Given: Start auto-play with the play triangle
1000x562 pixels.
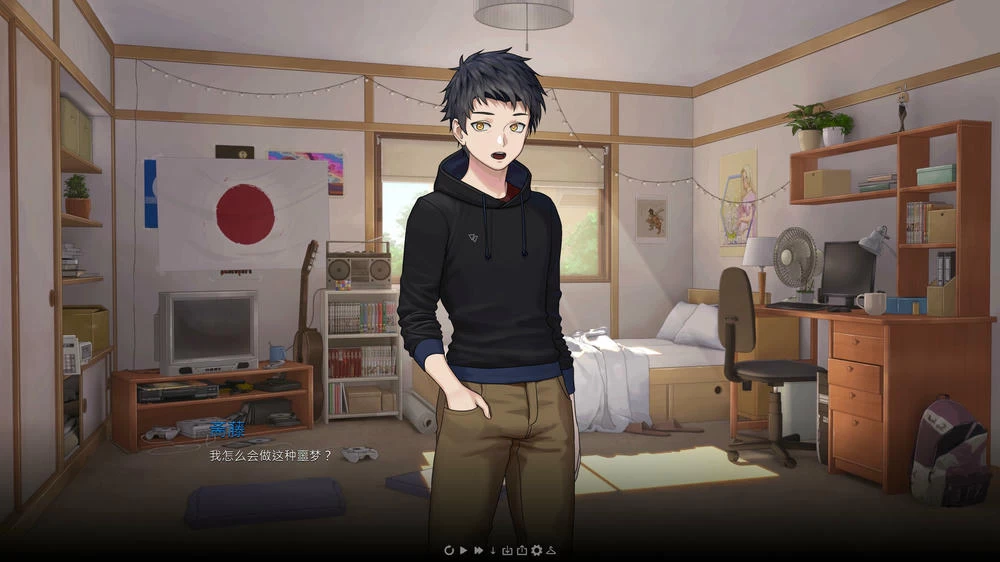Looking at the screenshot, I should point(464,550).
